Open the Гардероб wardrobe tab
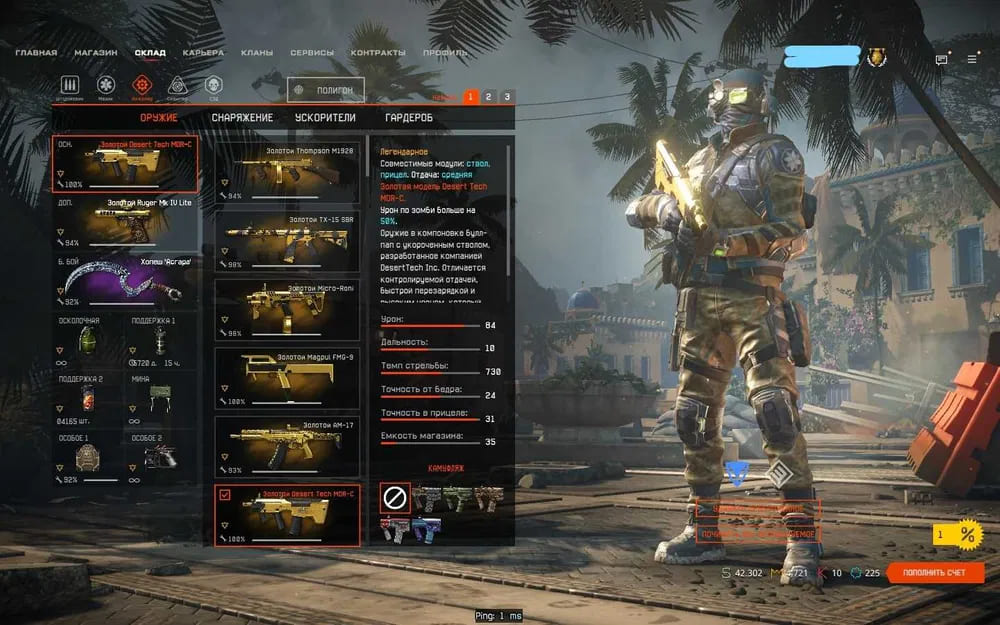This screenshot has height=625, width=1000. coord(409,118)
